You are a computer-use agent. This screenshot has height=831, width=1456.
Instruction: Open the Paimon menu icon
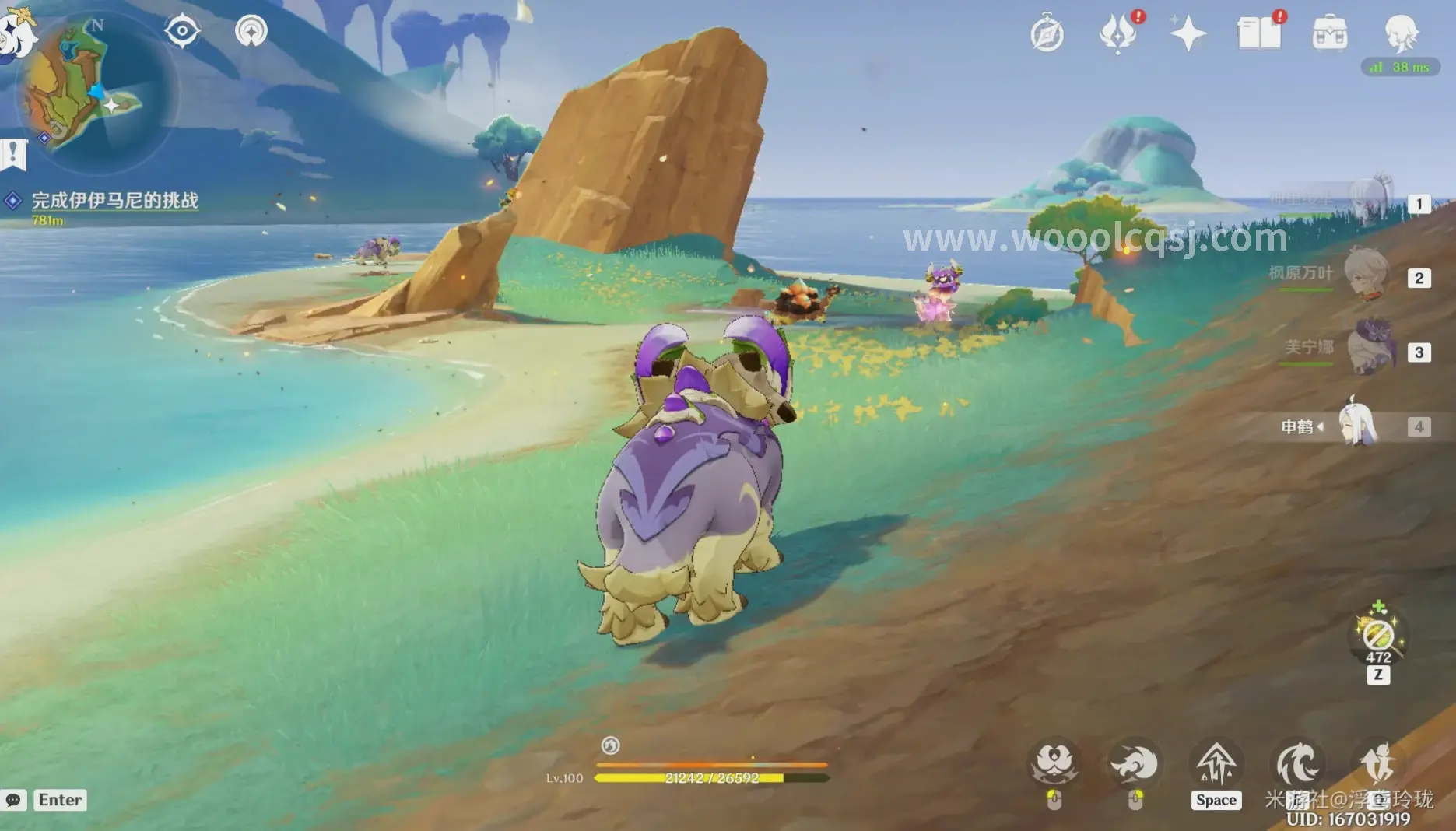pyautogui.click(x=14, y=33)
